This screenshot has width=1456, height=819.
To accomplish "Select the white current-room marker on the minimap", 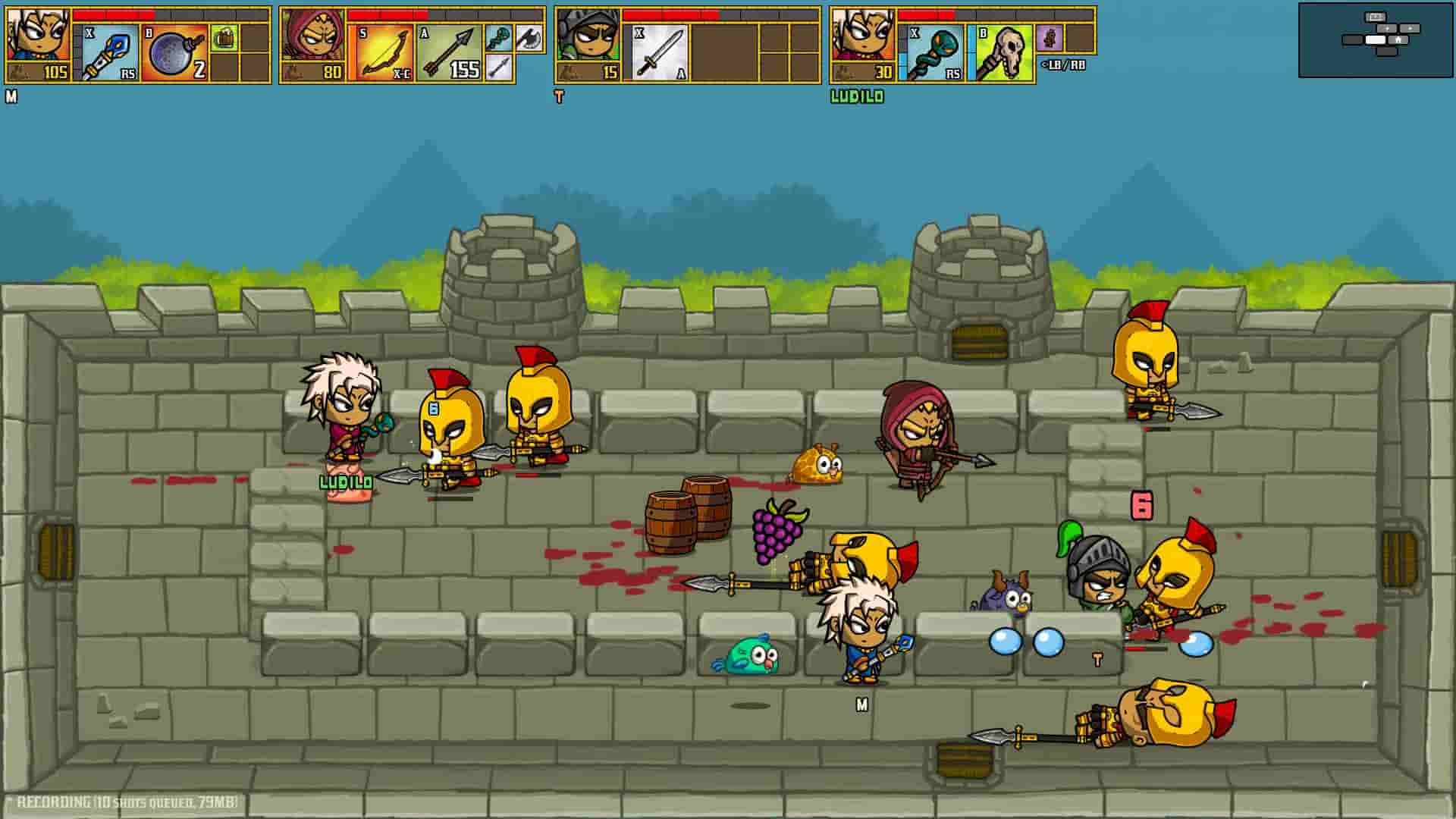I will pyautogui.click(x=1376, y=40).
